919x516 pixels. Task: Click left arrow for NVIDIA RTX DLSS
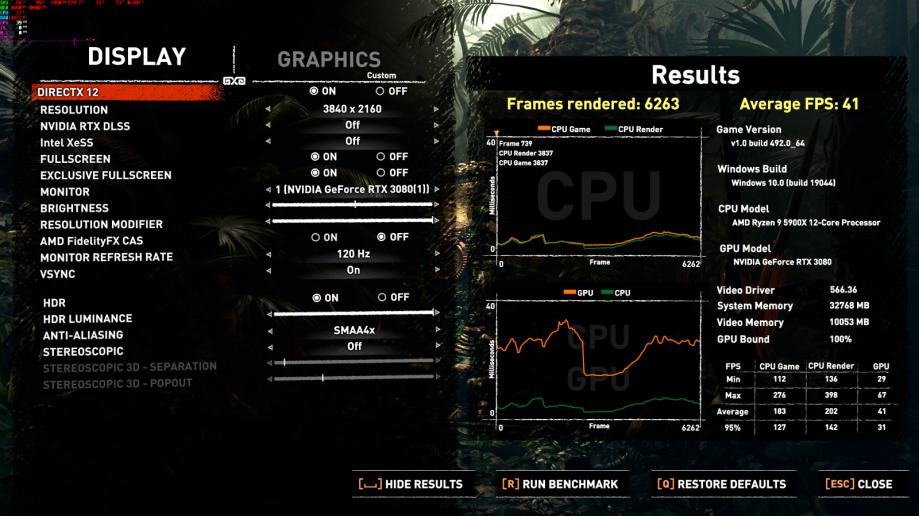(x=268, y=126)
